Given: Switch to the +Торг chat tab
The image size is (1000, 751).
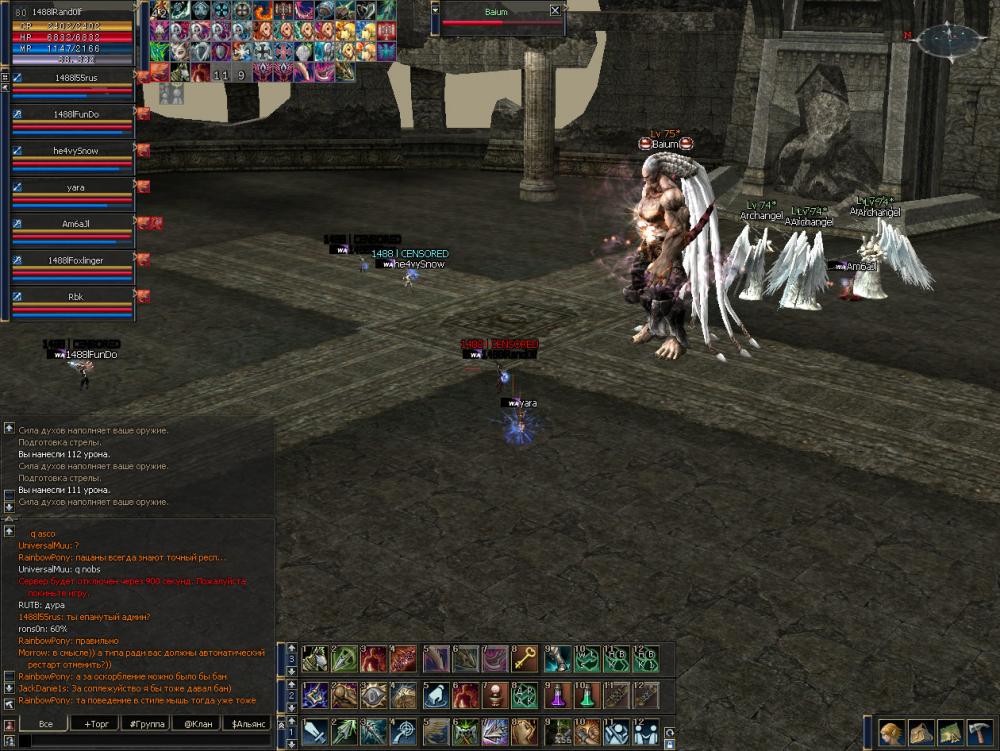Looking at the screenshot, I should (x=97, y=723).
